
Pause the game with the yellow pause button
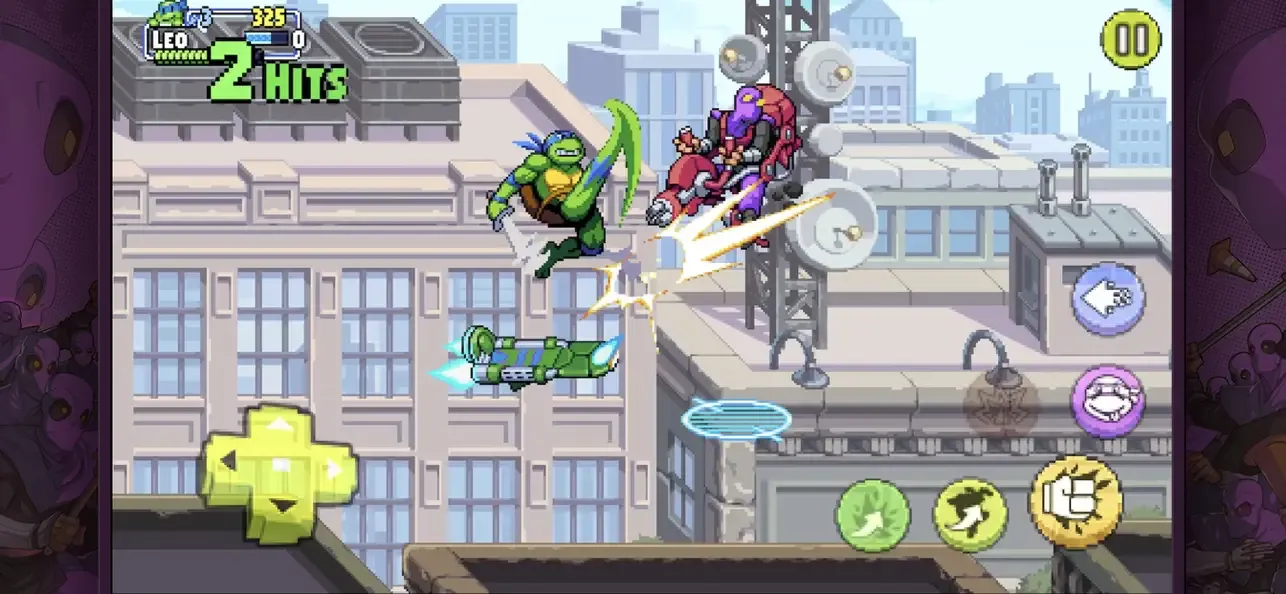(1130, 40)
